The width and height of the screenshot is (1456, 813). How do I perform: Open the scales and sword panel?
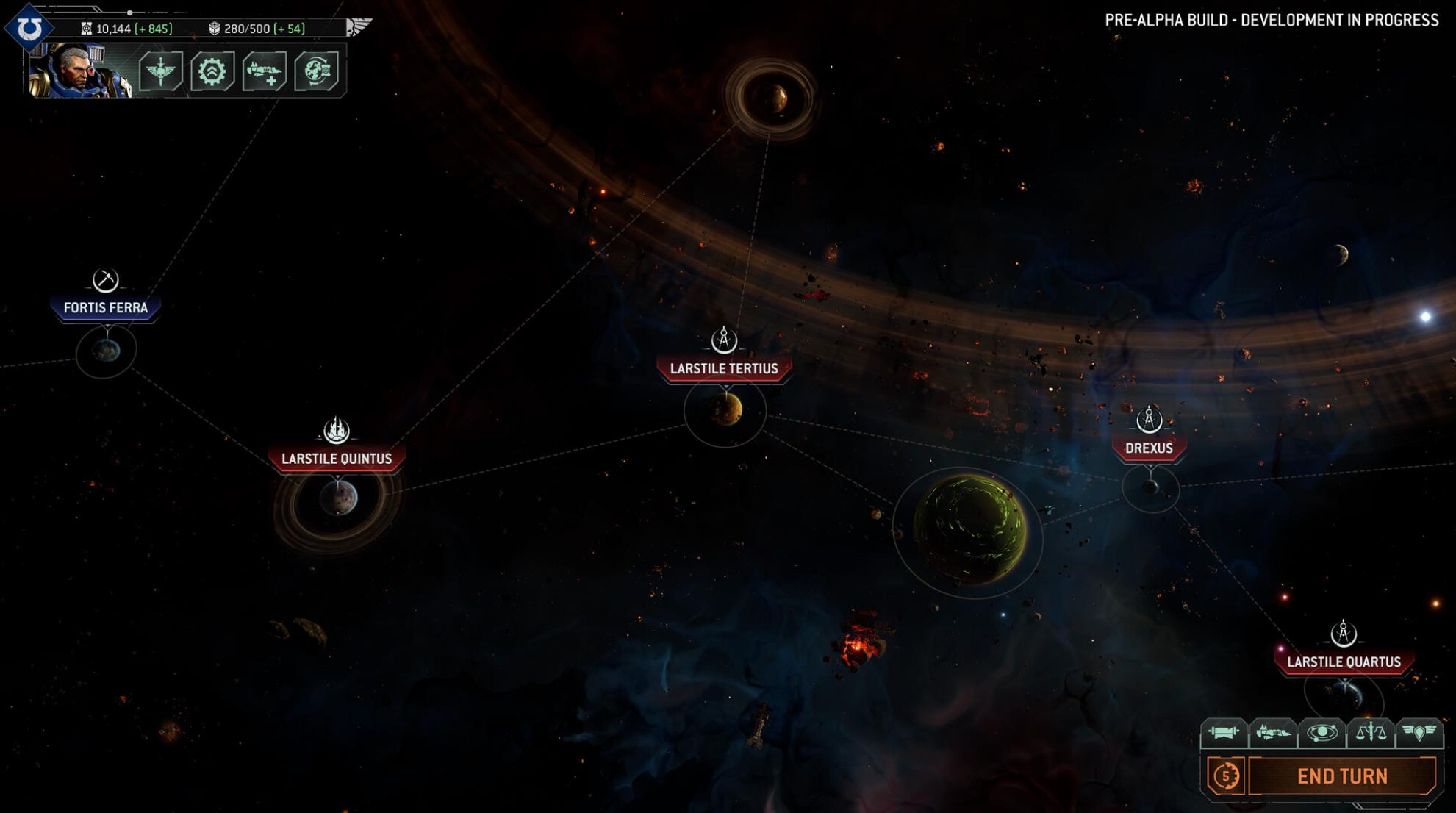point(1371,732)
